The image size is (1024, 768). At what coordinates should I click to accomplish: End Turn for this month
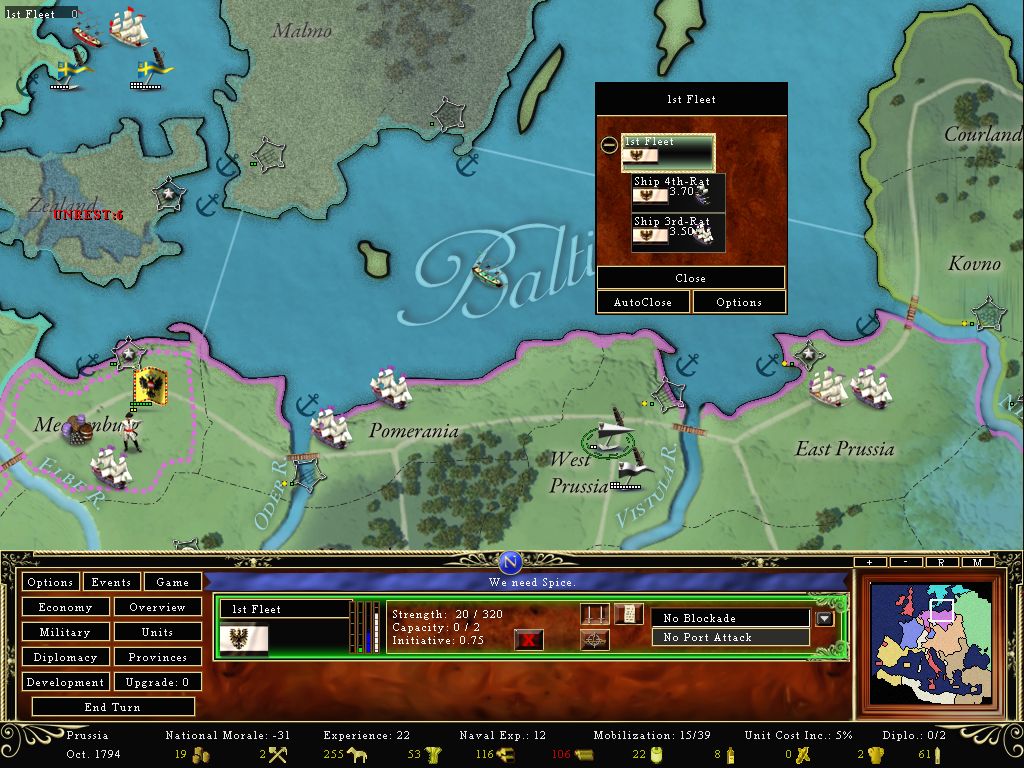point(112,707)
